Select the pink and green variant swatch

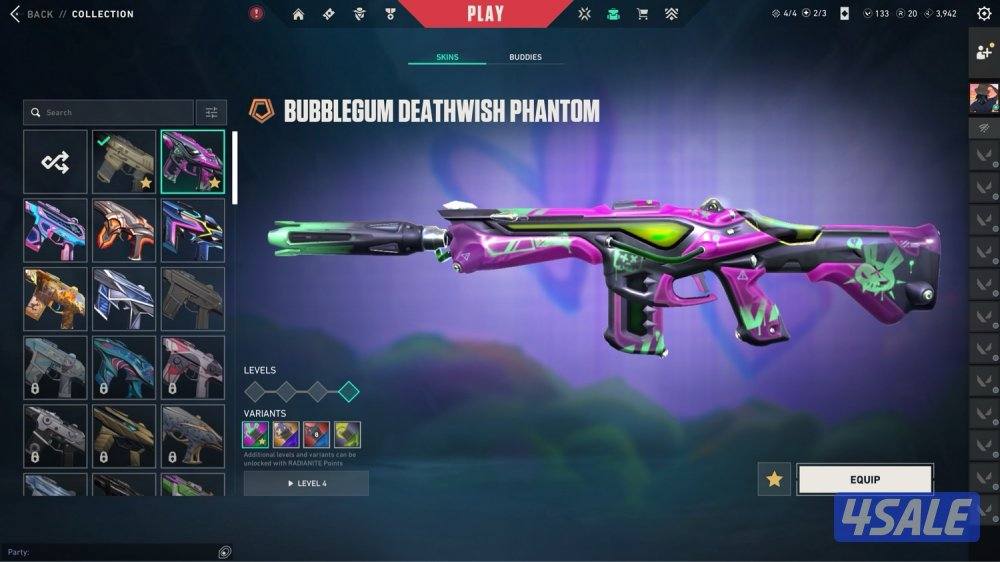pos(256,434)
